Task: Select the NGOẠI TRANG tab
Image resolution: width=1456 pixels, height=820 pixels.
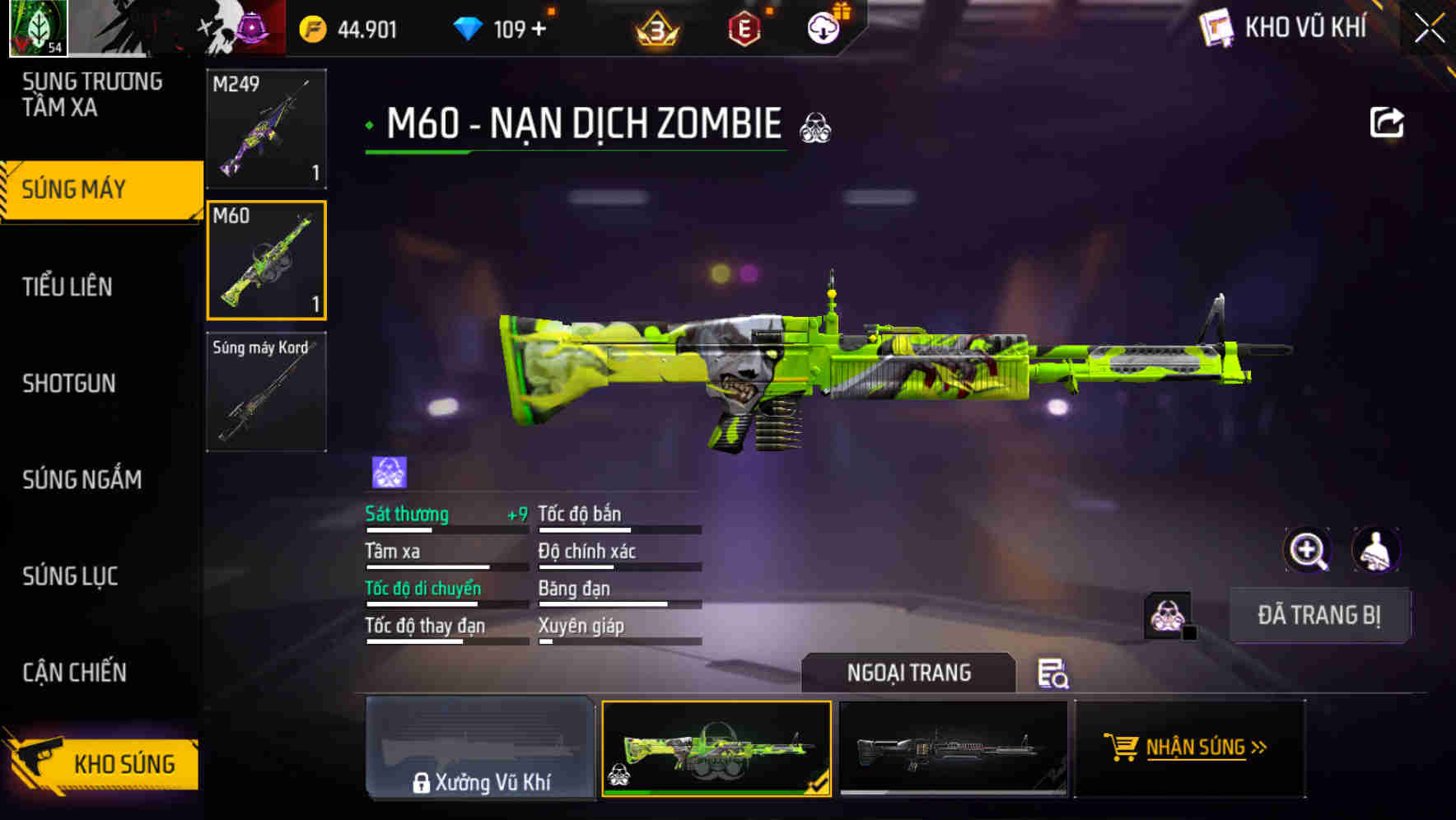Action: click(909, 673)
